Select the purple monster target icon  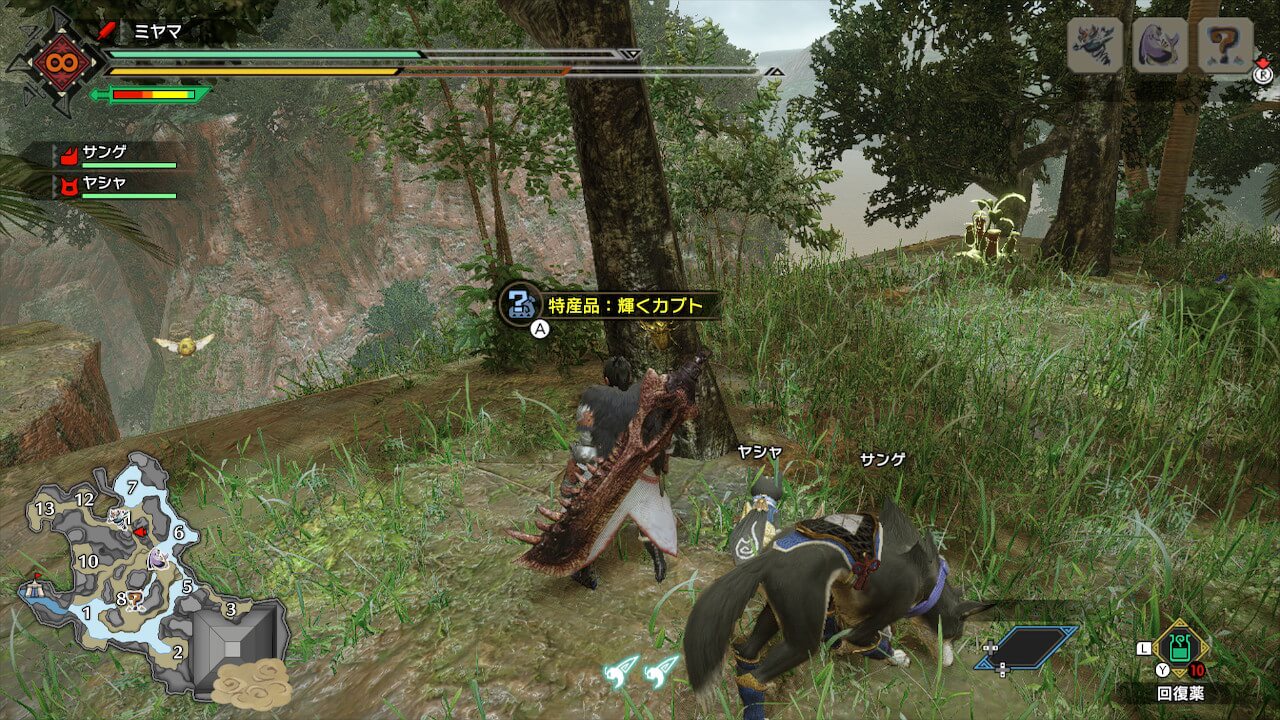click(x=1160, y=45)
